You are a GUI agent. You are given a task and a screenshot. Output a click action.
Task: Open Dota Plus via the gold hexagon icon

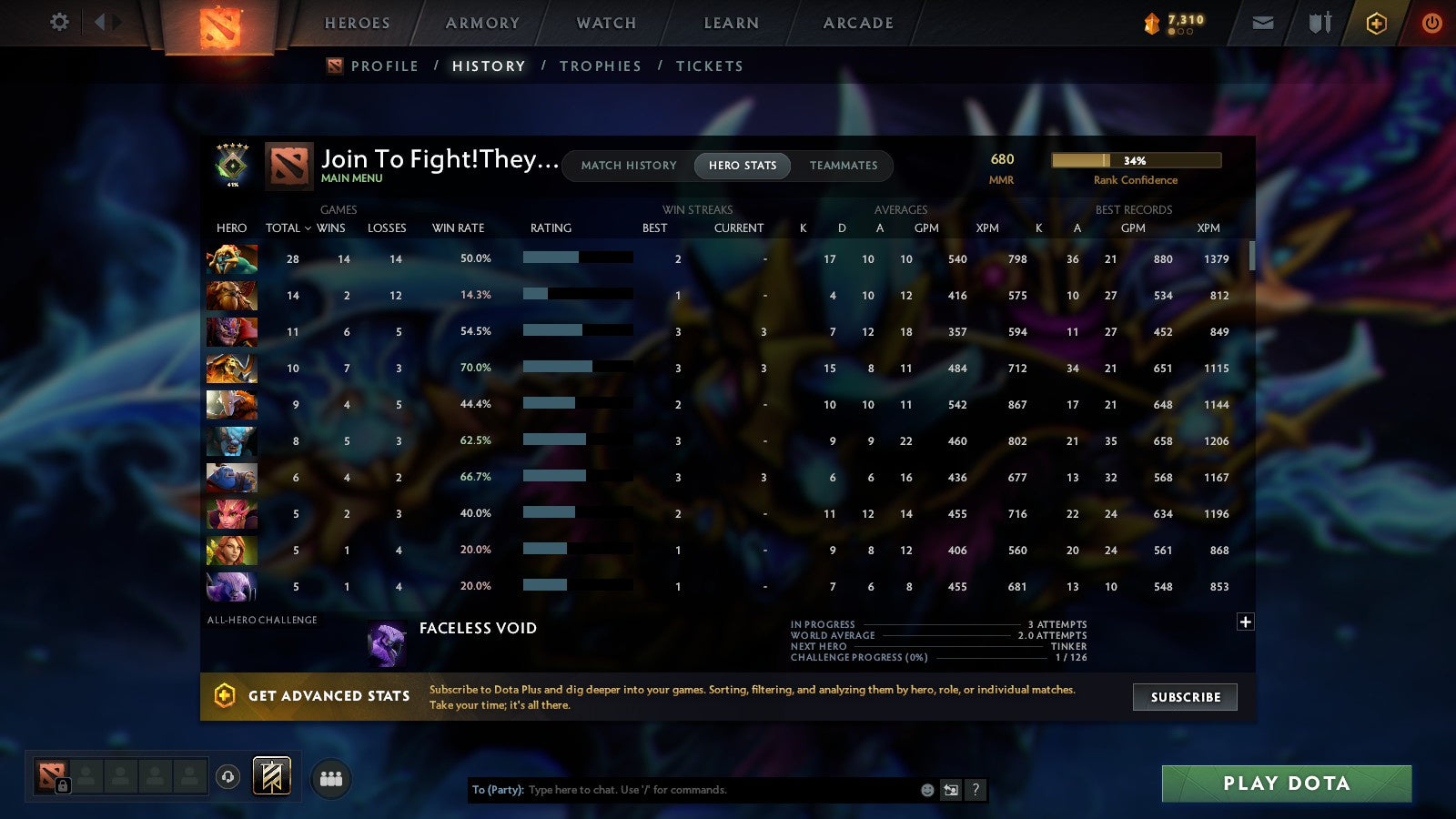tap(1376, 23)
